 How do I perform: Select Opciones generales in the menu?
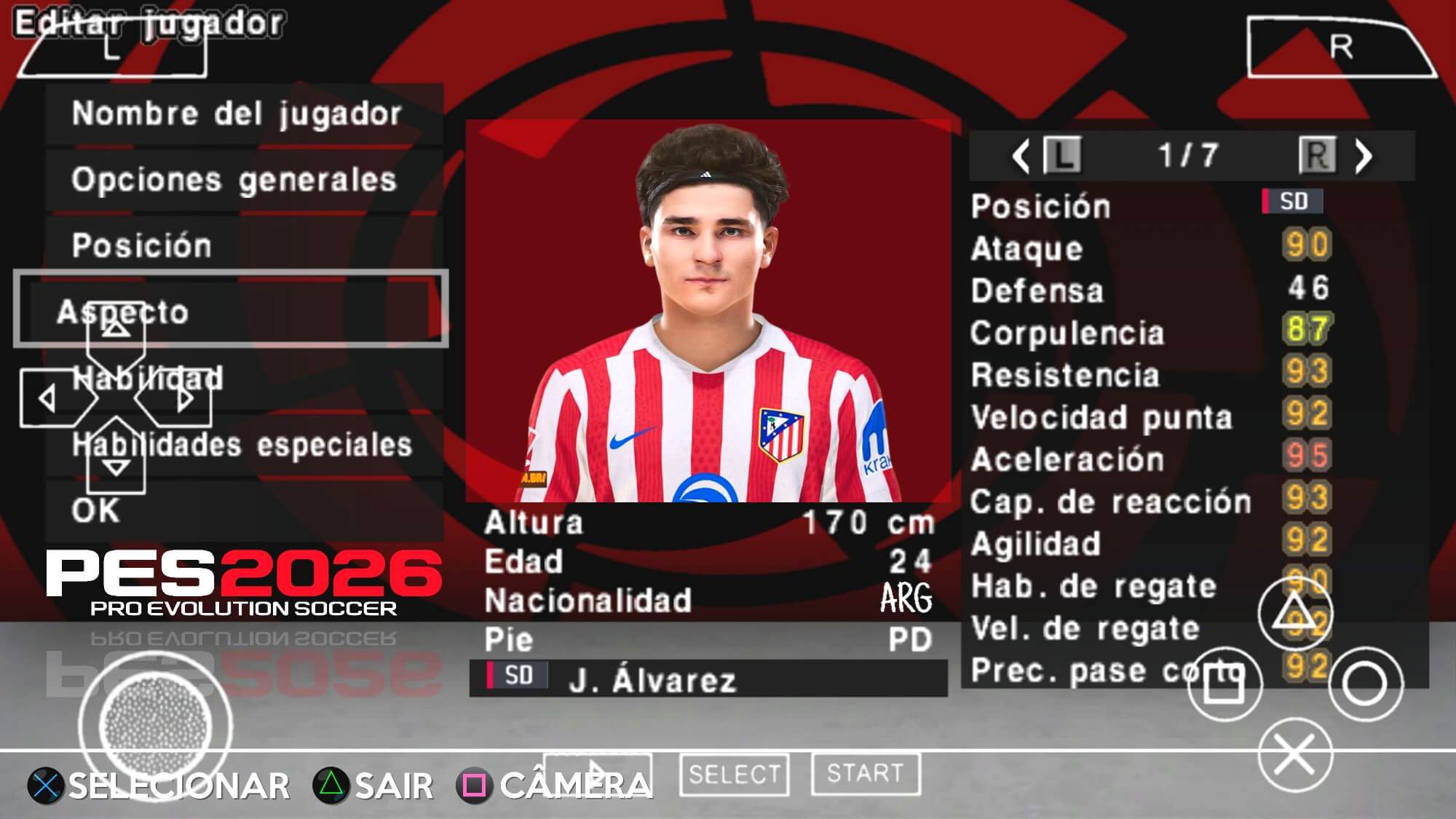tap(234, 180)
